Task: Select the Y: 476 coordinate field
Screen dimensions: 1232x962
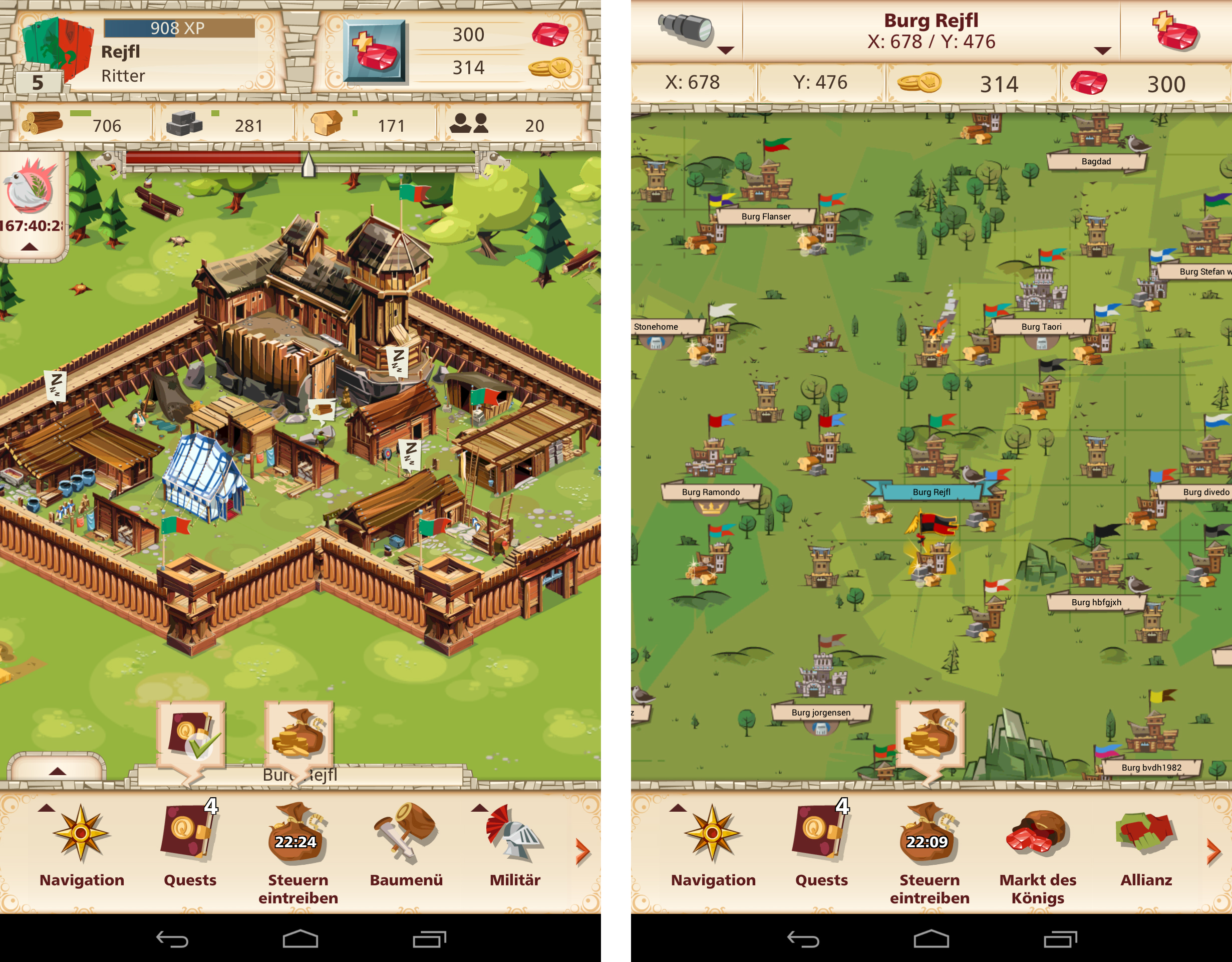Action: [820, 83]
